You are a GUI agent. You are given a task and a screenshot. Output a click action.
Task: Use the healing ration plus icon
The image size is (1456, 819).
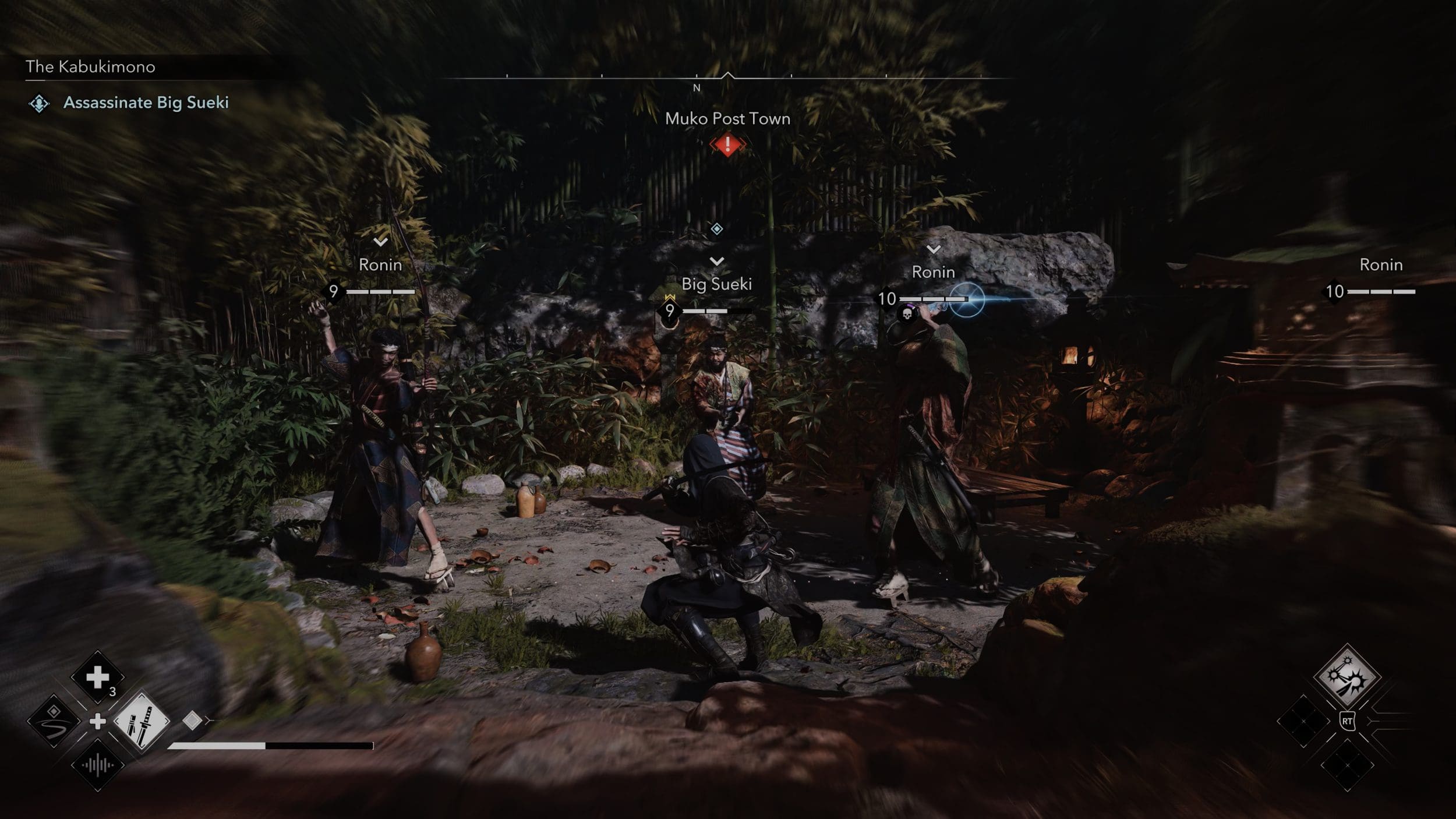click(97, 677)
